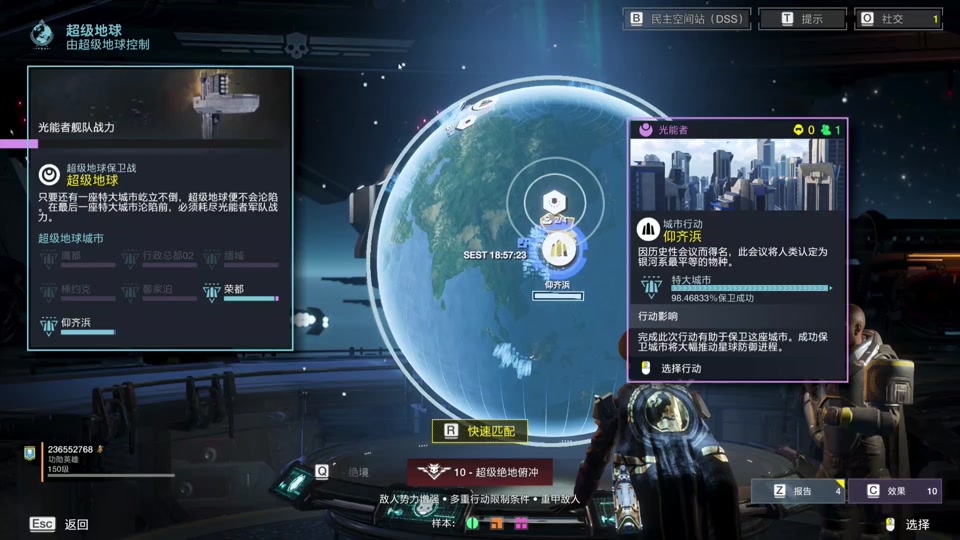Image resolution: width=960 pixels, height=540 pixels.
Task: Choose 仰齐浜 in the city list
Action: (76, 324)
